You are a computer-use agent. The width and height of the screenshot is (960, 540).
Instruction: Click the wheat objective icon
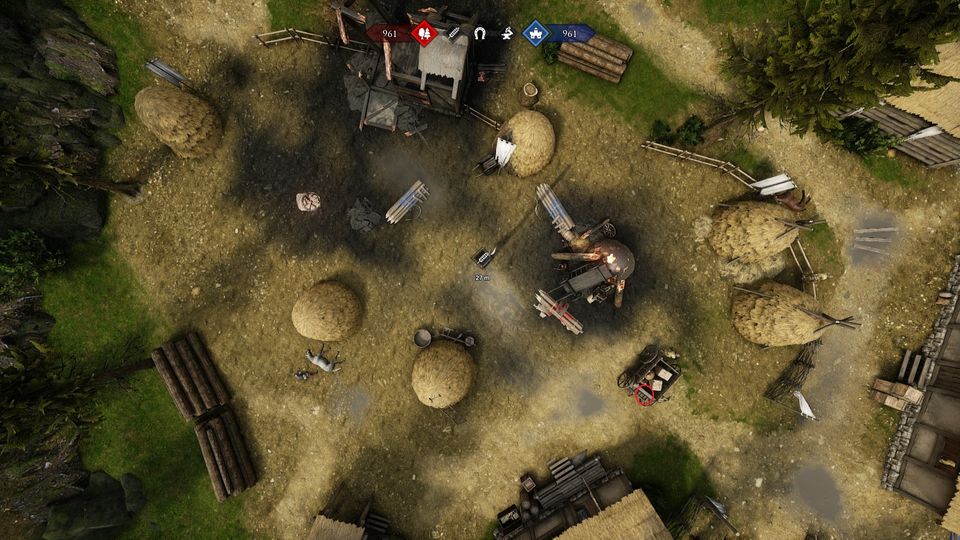(454, 34)
